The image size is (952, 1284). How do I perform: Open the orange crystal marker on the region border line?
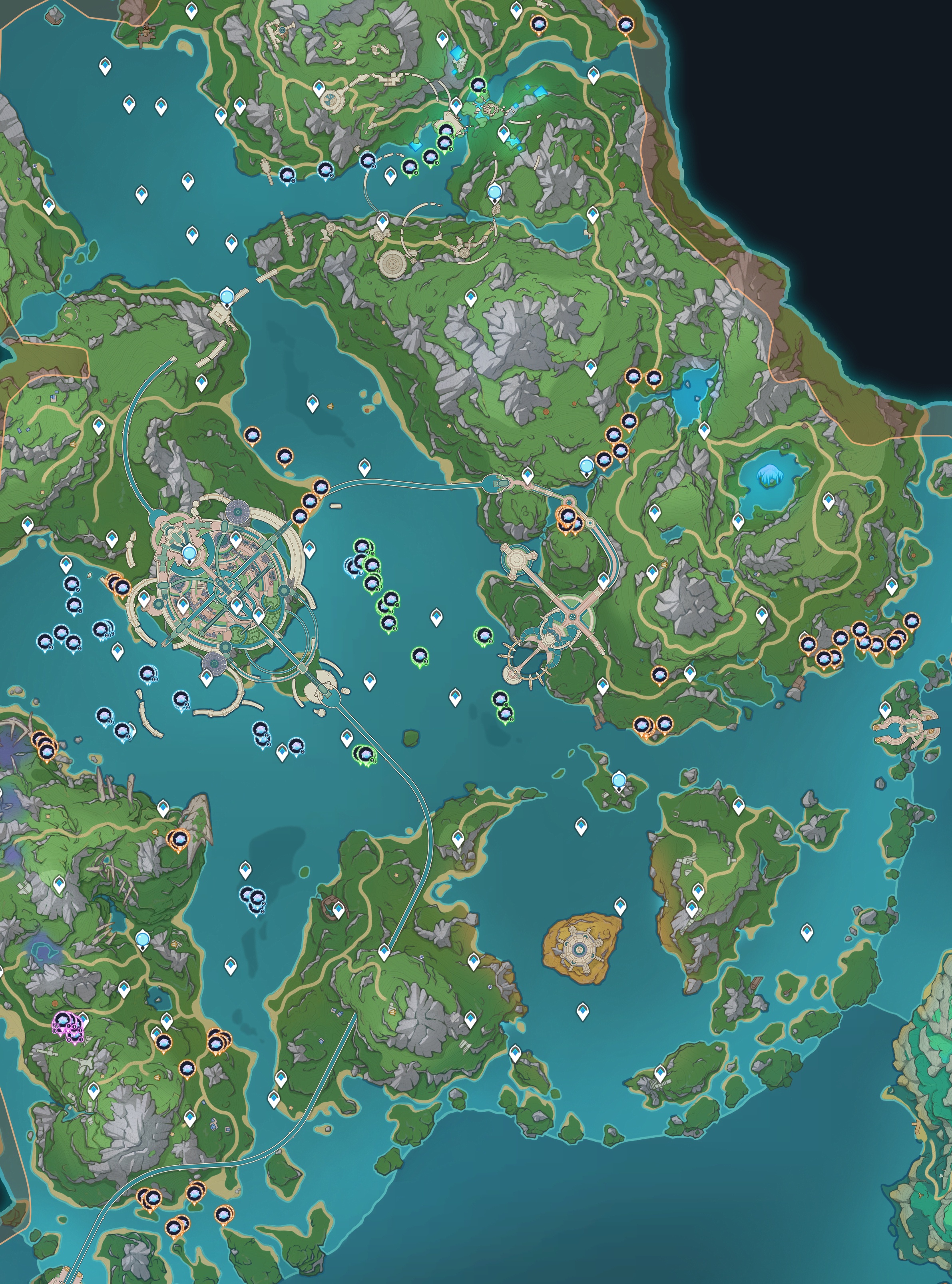point(625,25)
